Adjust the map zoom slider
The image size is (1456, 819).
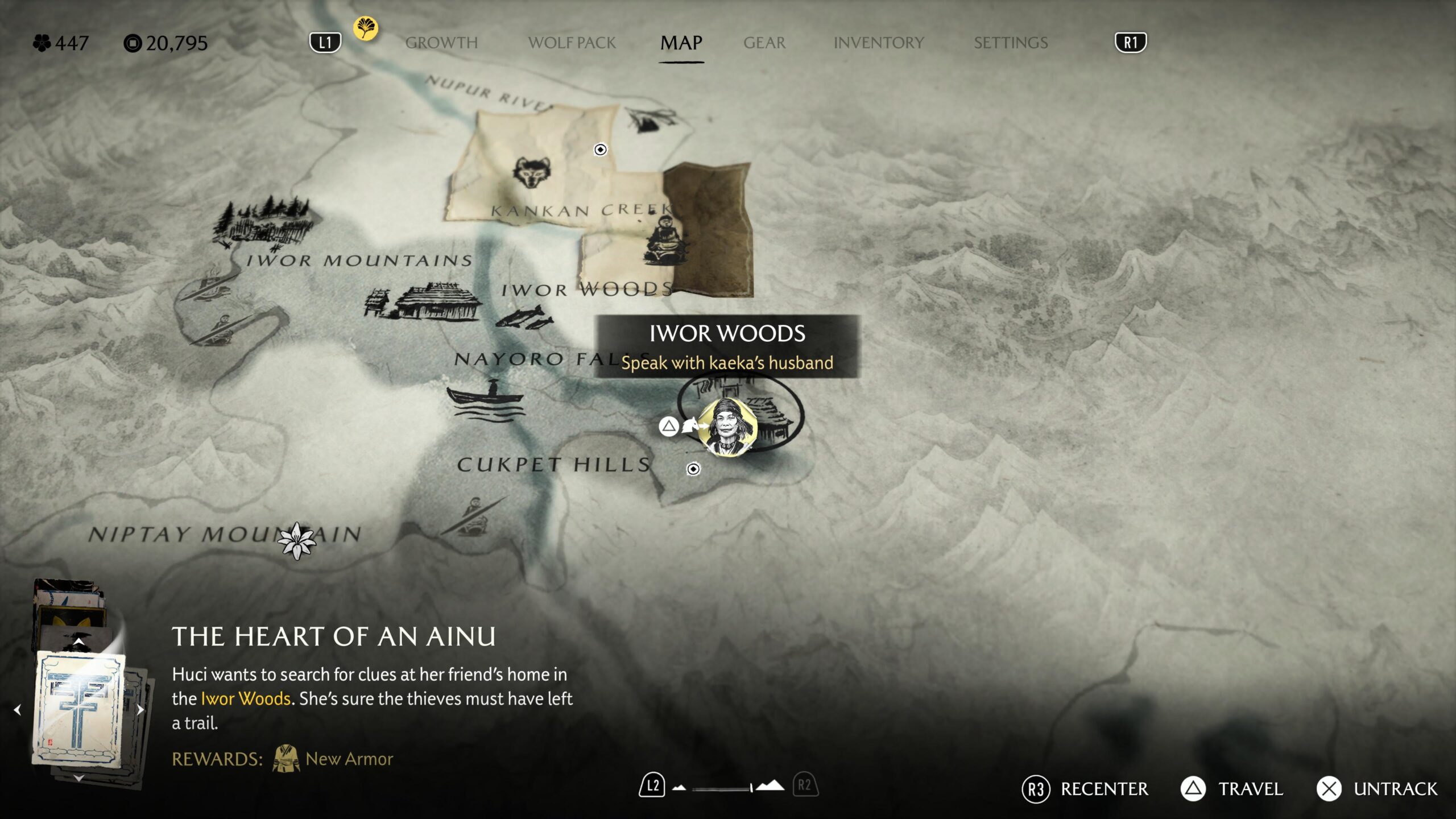(722, 788)
